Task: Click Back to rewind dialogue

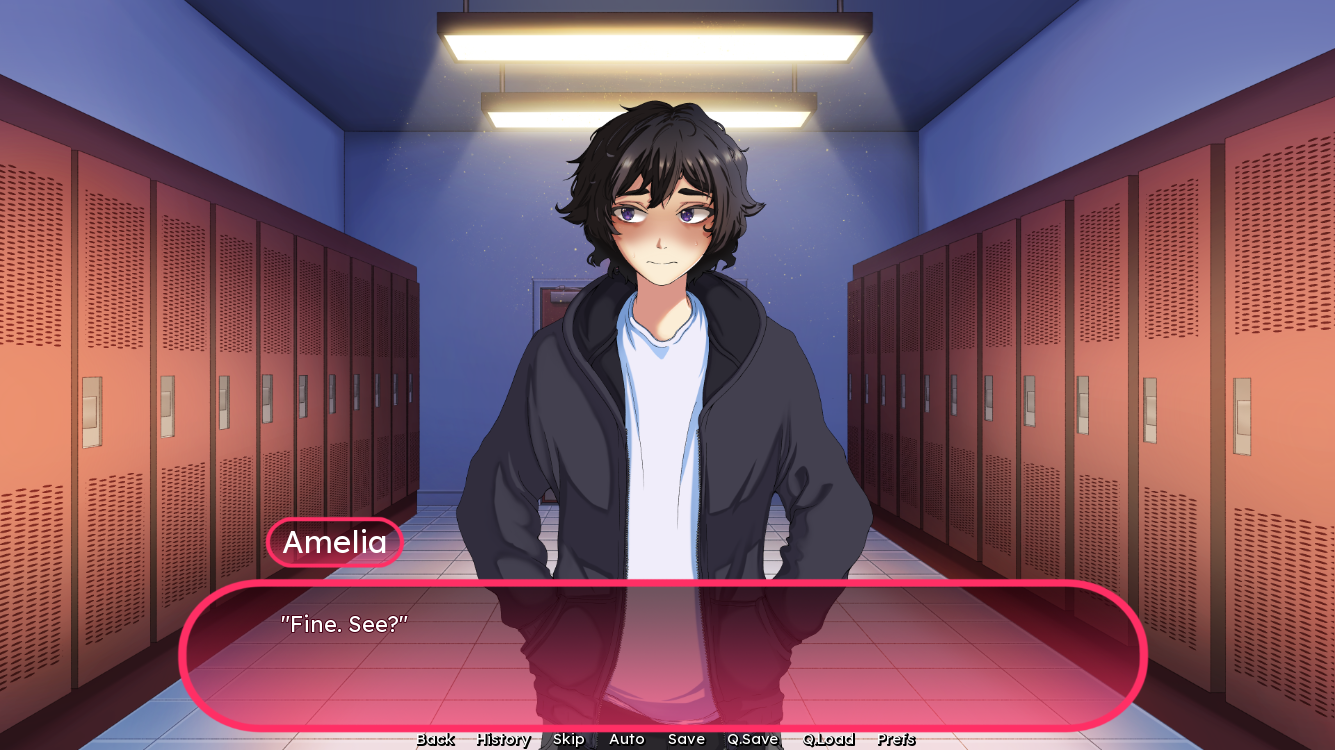Action: tap(435, 740)
